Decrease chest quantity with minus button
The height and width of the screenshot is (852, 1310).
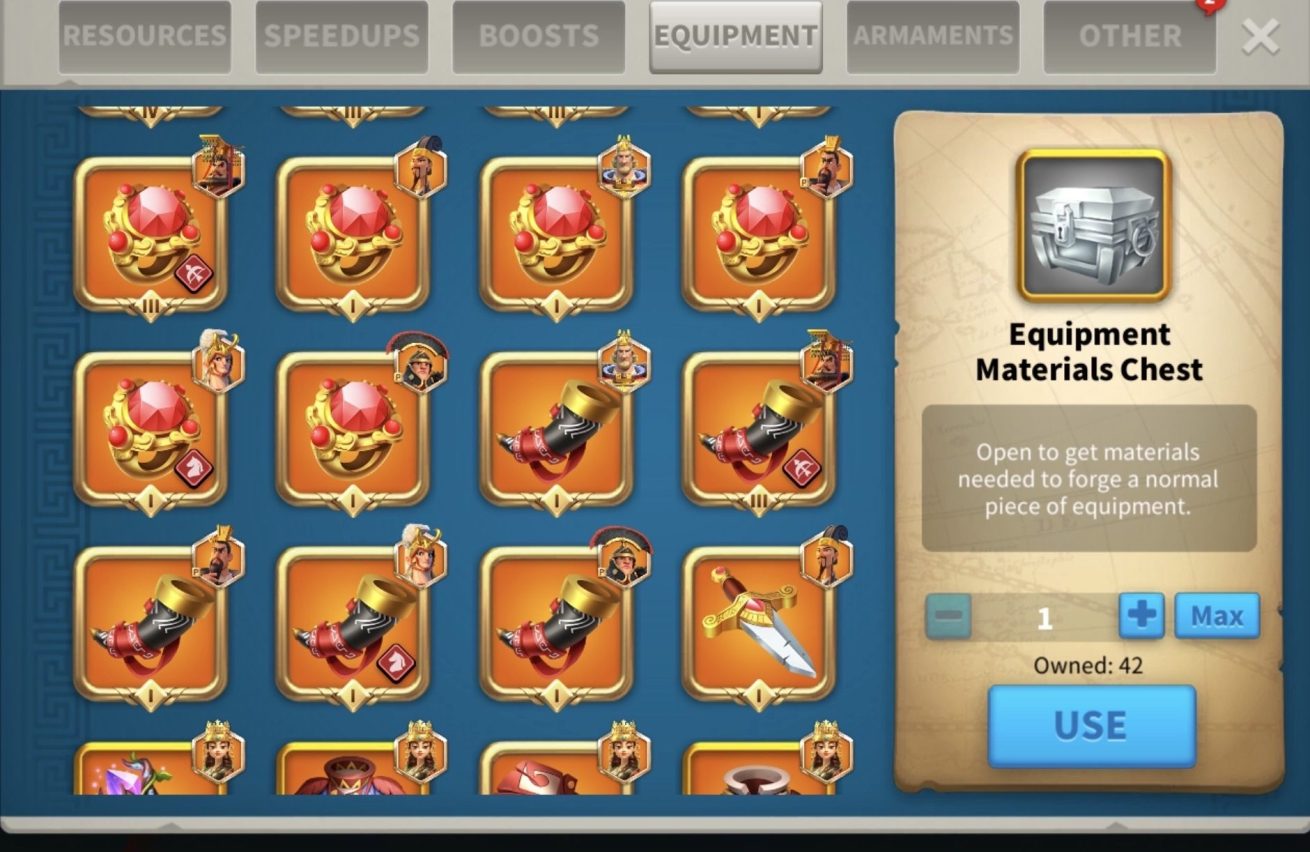(x=947, y=616)
